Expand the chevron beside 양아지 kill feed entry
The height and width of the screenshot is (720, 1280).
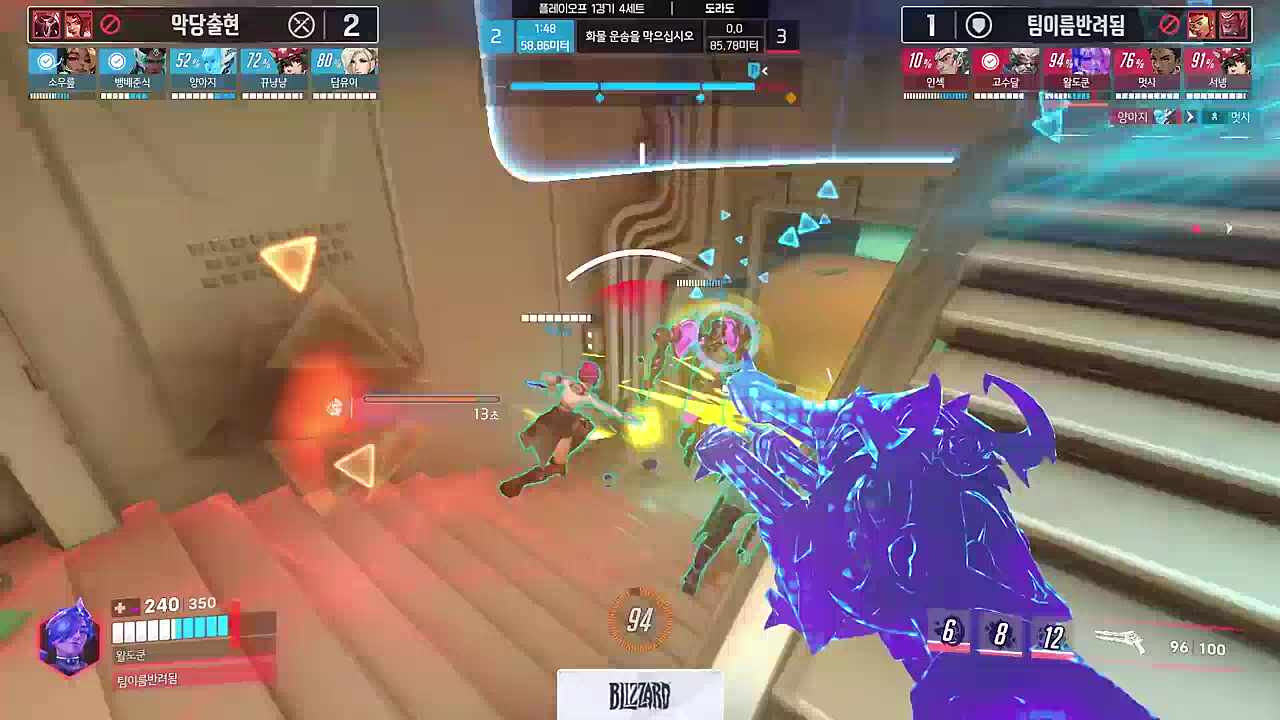point(1190,116)
